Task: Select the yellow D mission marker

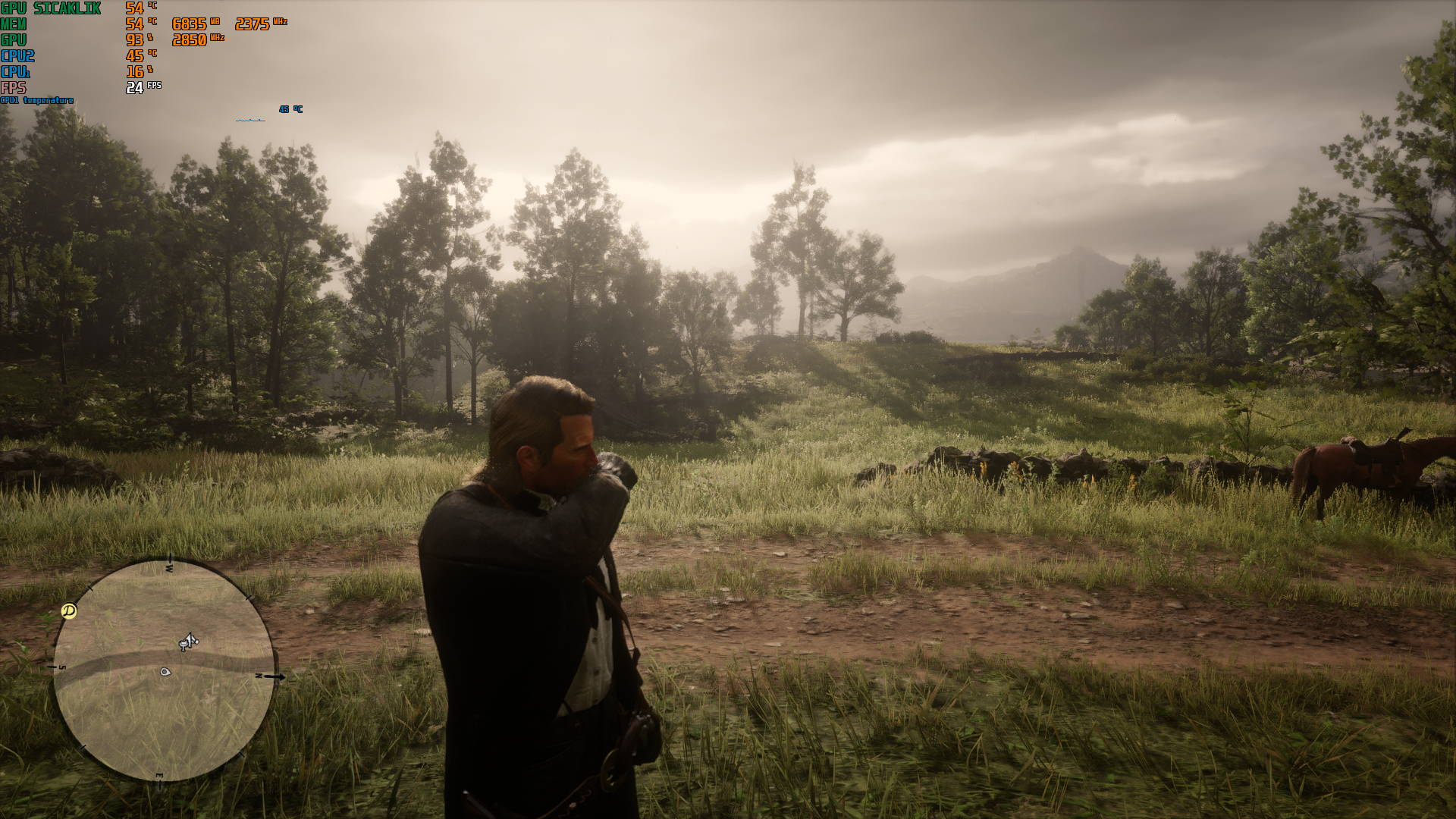Action: [69, 610]
